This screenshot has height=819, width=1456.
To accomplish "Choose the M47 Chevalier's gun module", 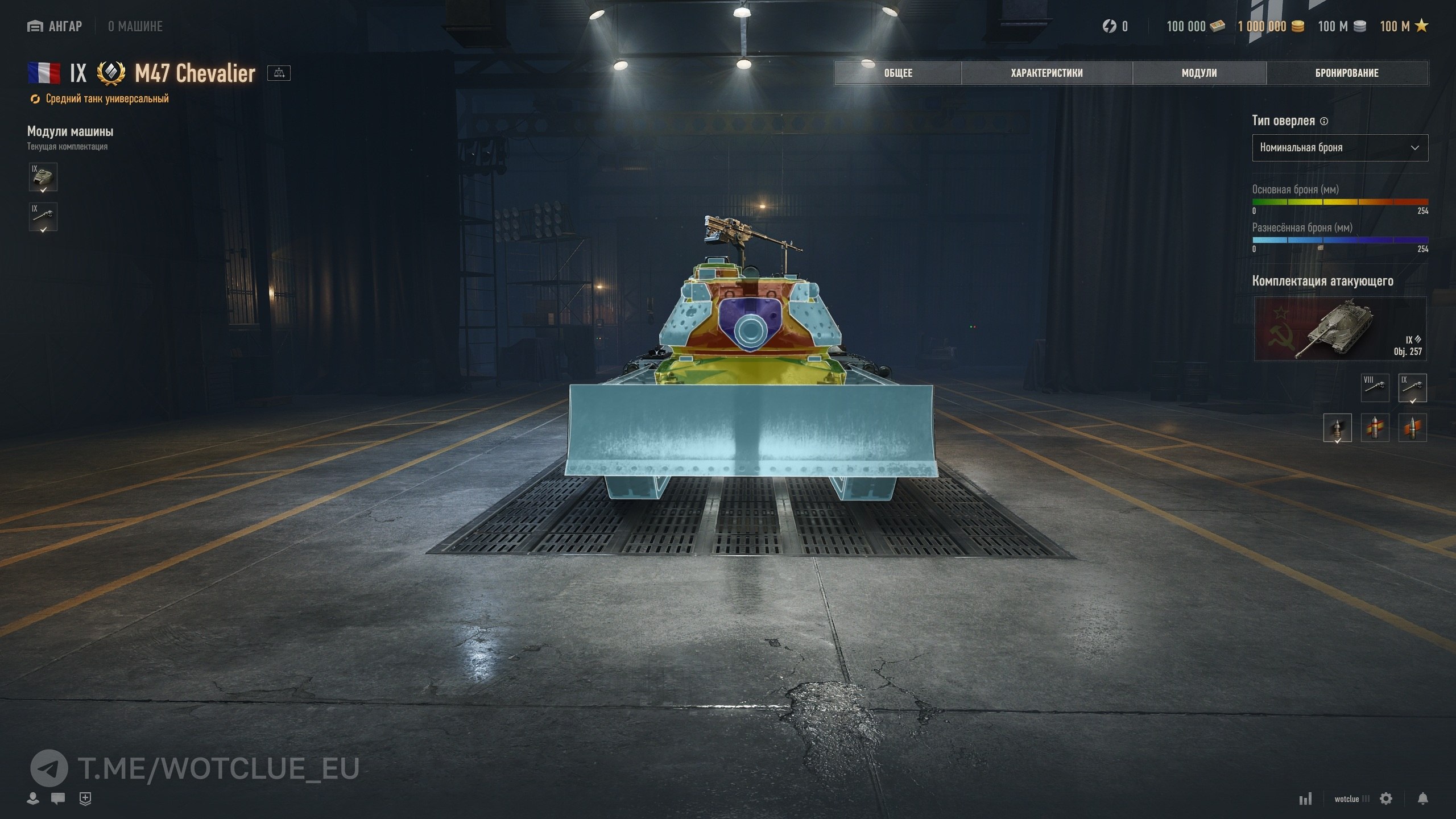I will pos(43,217).
